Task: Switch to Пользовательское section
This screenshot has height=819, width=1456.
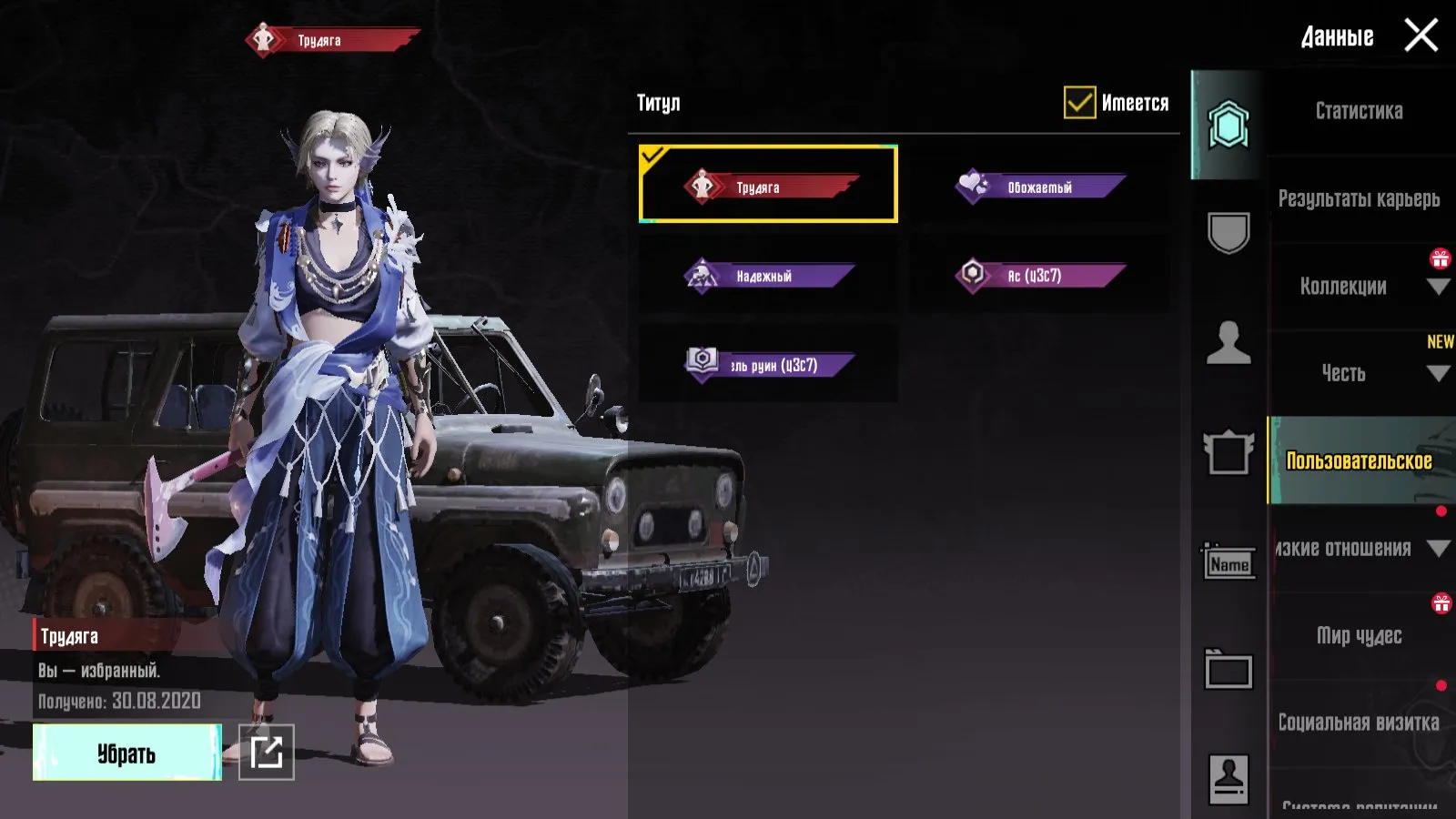Action: [1359, 460]
